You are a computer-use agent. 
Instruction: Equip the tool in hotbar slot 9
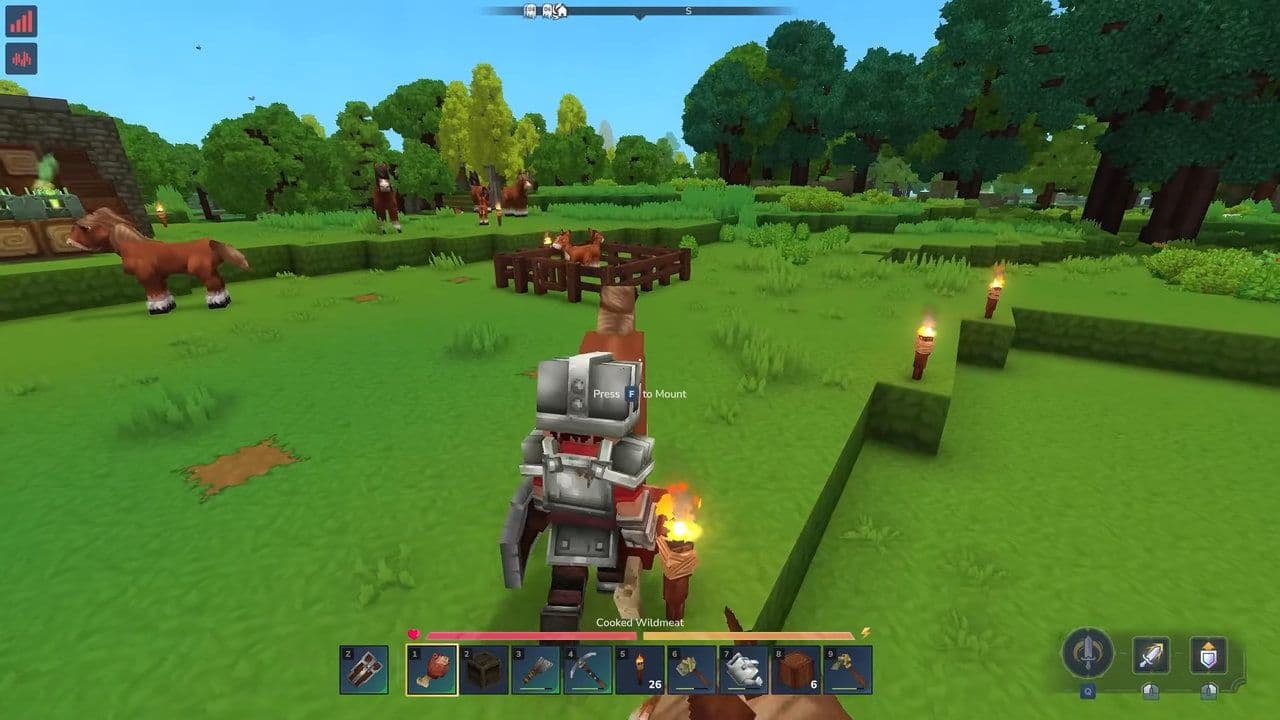[x=848, y=670]
